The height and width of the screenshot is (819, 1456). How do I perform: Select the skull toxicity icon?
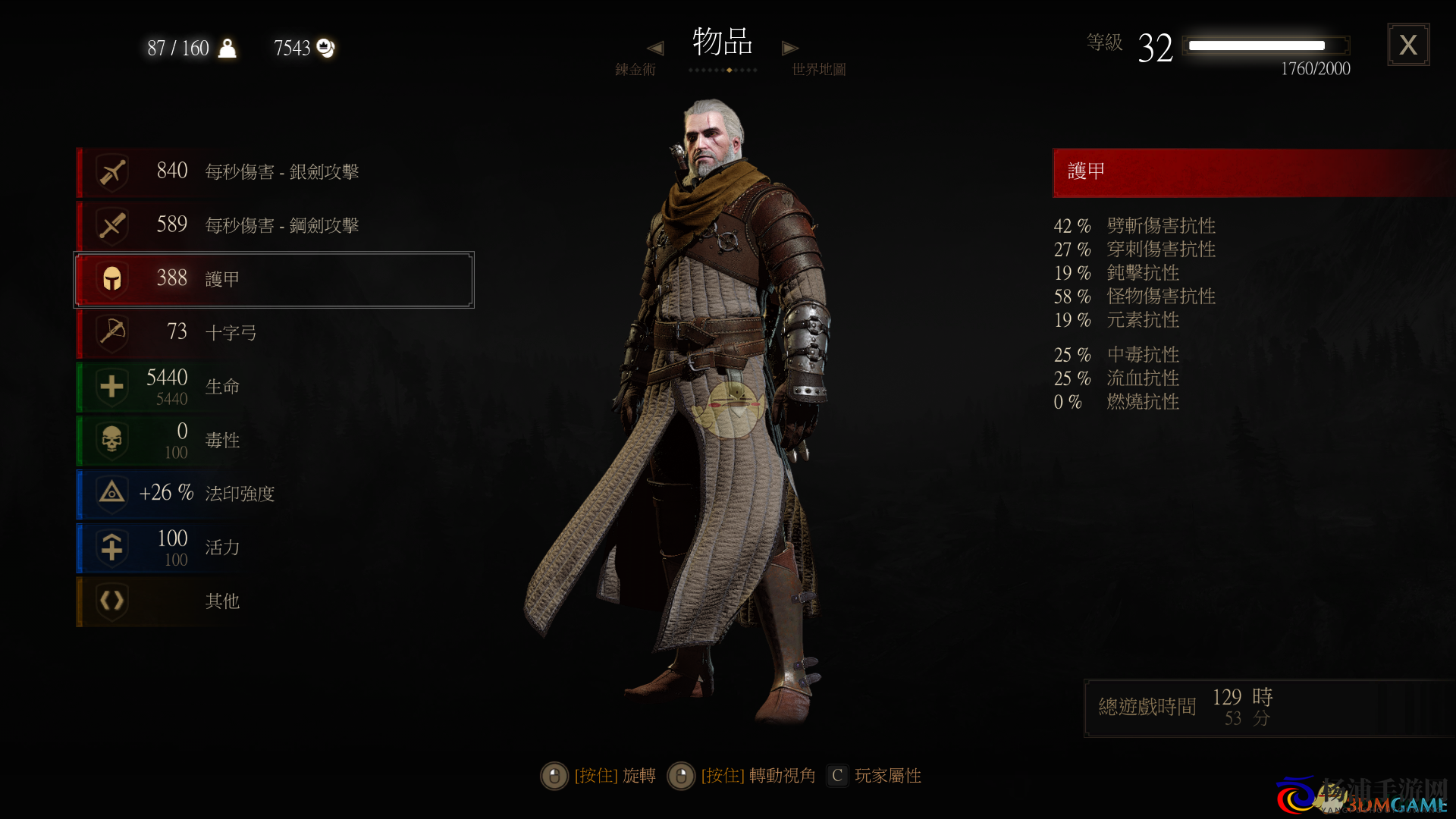point(111,440)
